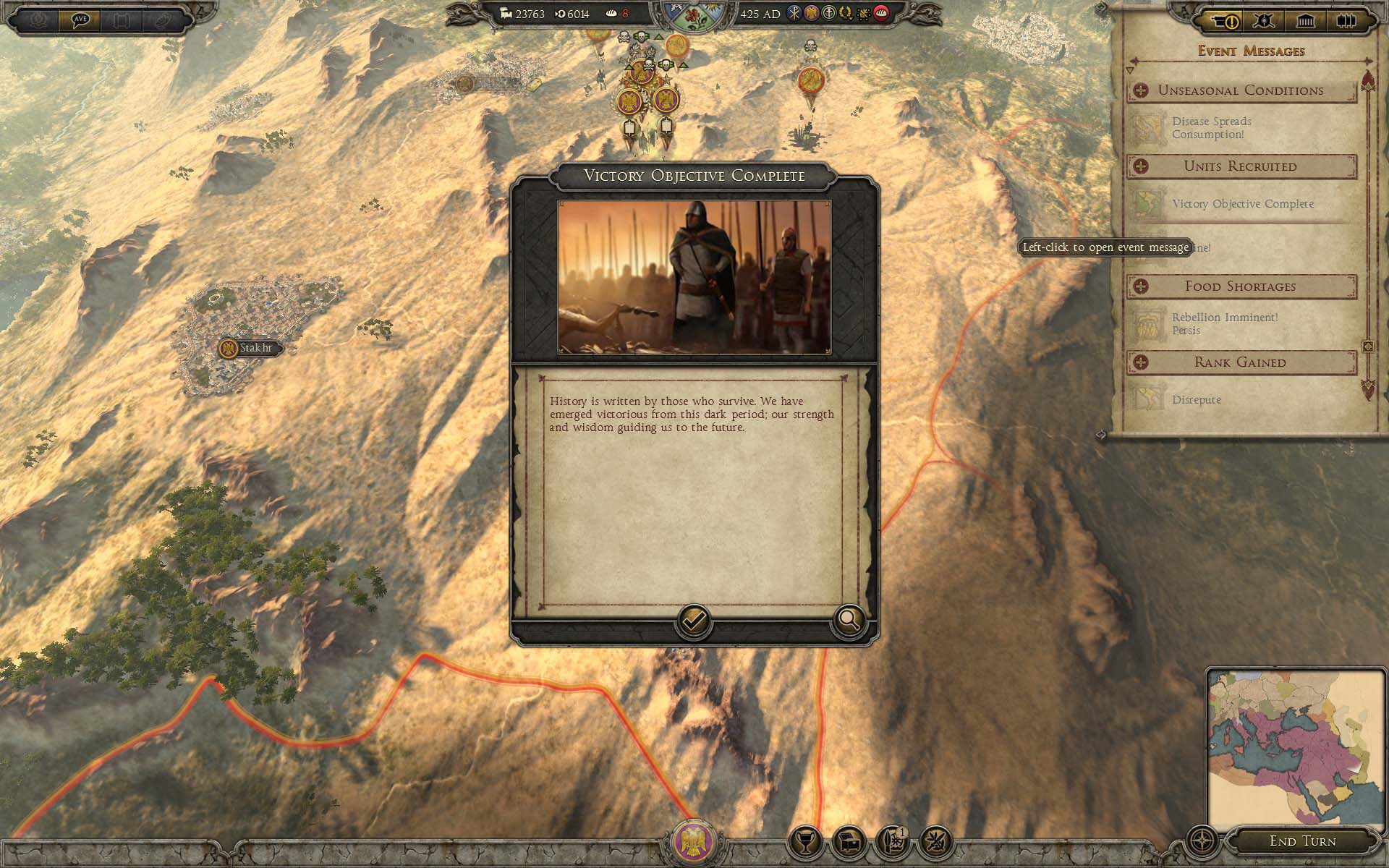Open the Disrepute event message
Screen dimensions: 1389x868
tap(1196, 400)
